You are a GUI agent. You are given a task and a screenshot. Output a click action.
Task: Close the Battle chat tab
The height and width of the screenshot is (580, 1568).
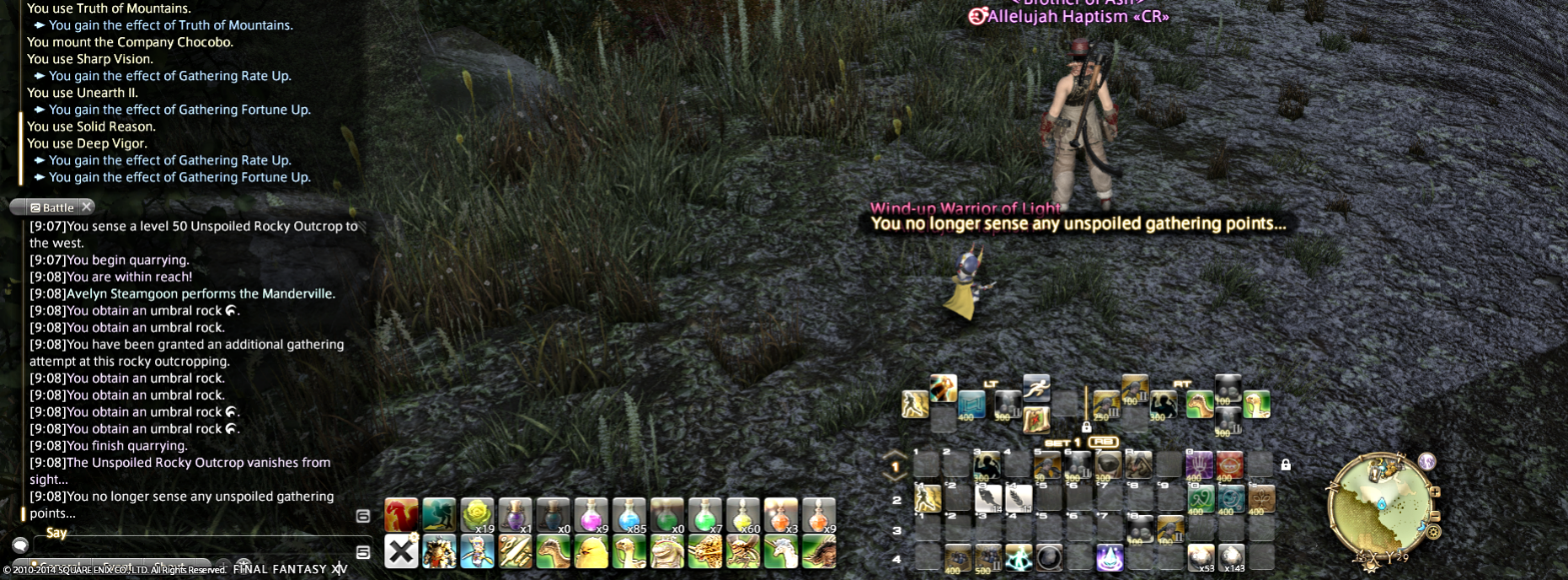tap(87, 207)
